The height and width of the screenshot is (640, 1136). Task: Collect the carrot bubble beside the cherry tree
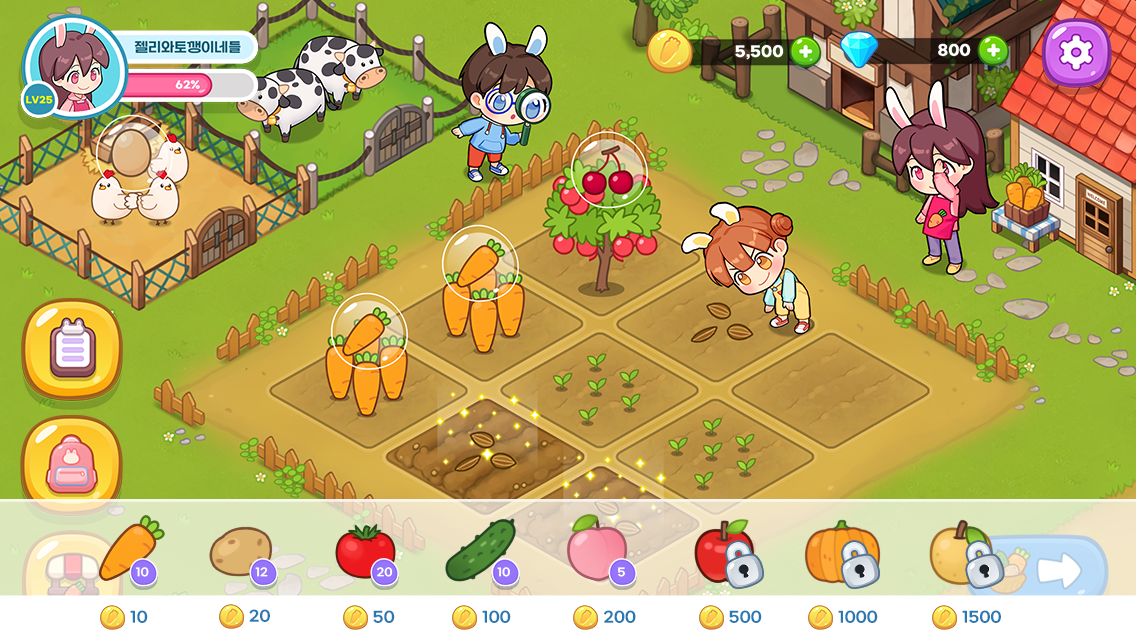[480, 263]
